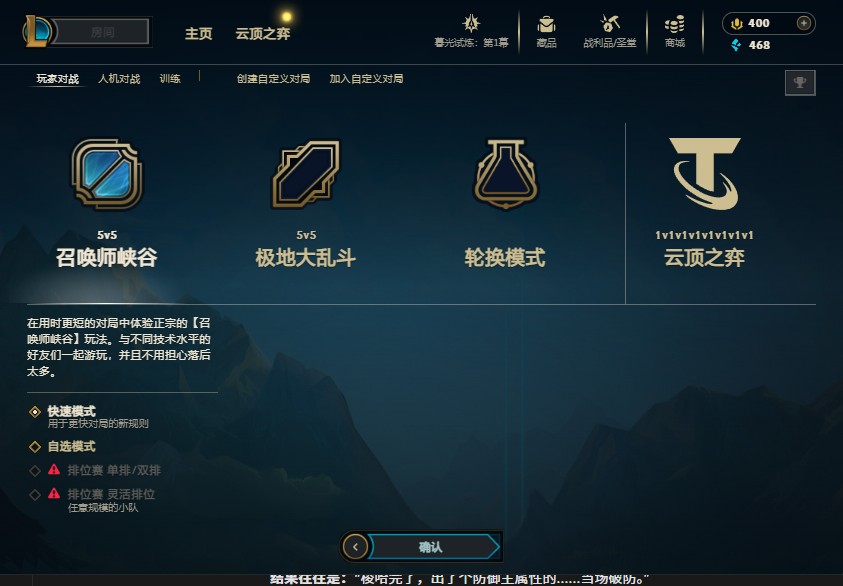
Task: Select 加入自定义对局 join custom game
Action: (x=366, y=79)
